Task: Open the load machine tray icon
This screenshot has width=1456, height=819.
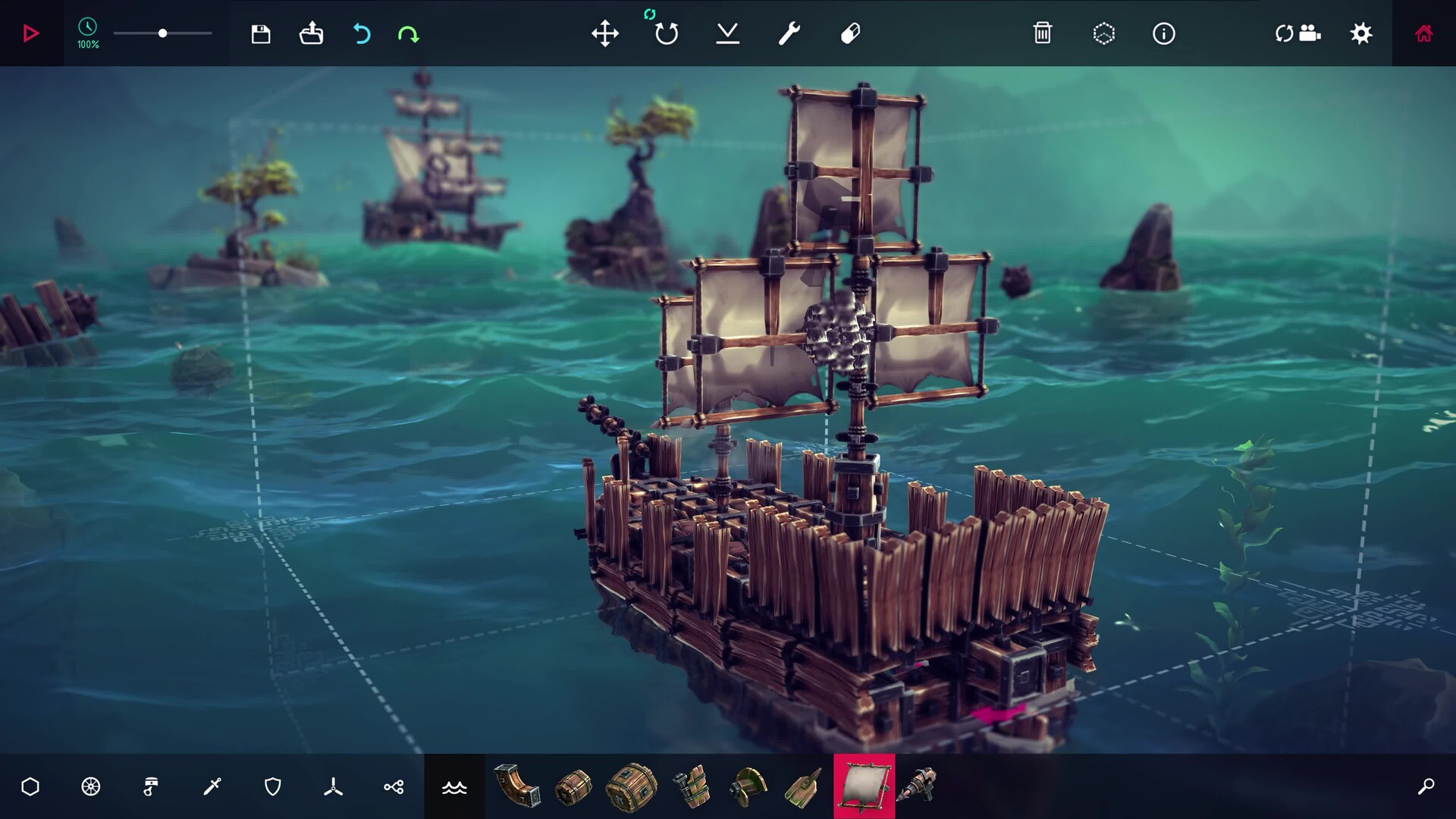Action: pos(311,33)
